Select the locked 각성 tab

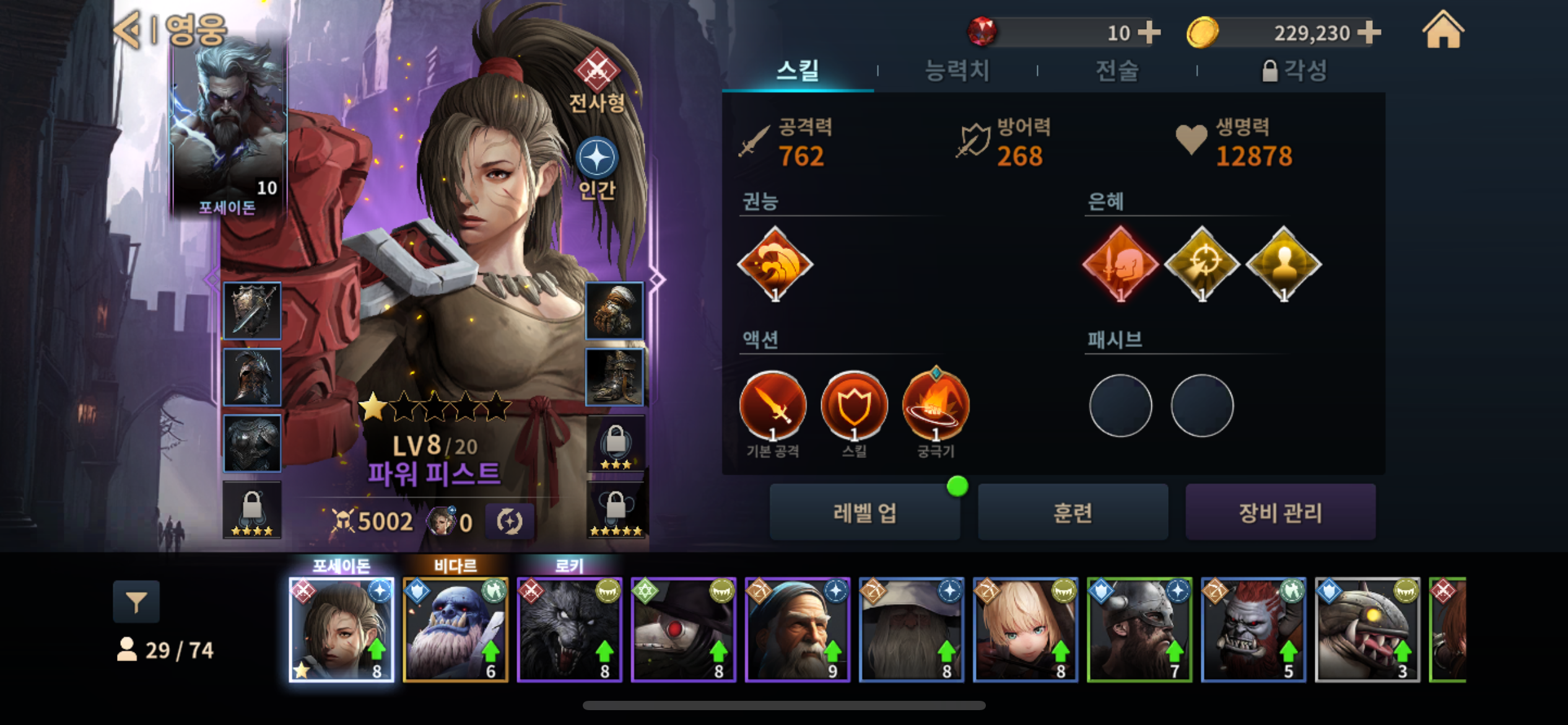[x=1294, y=71]
